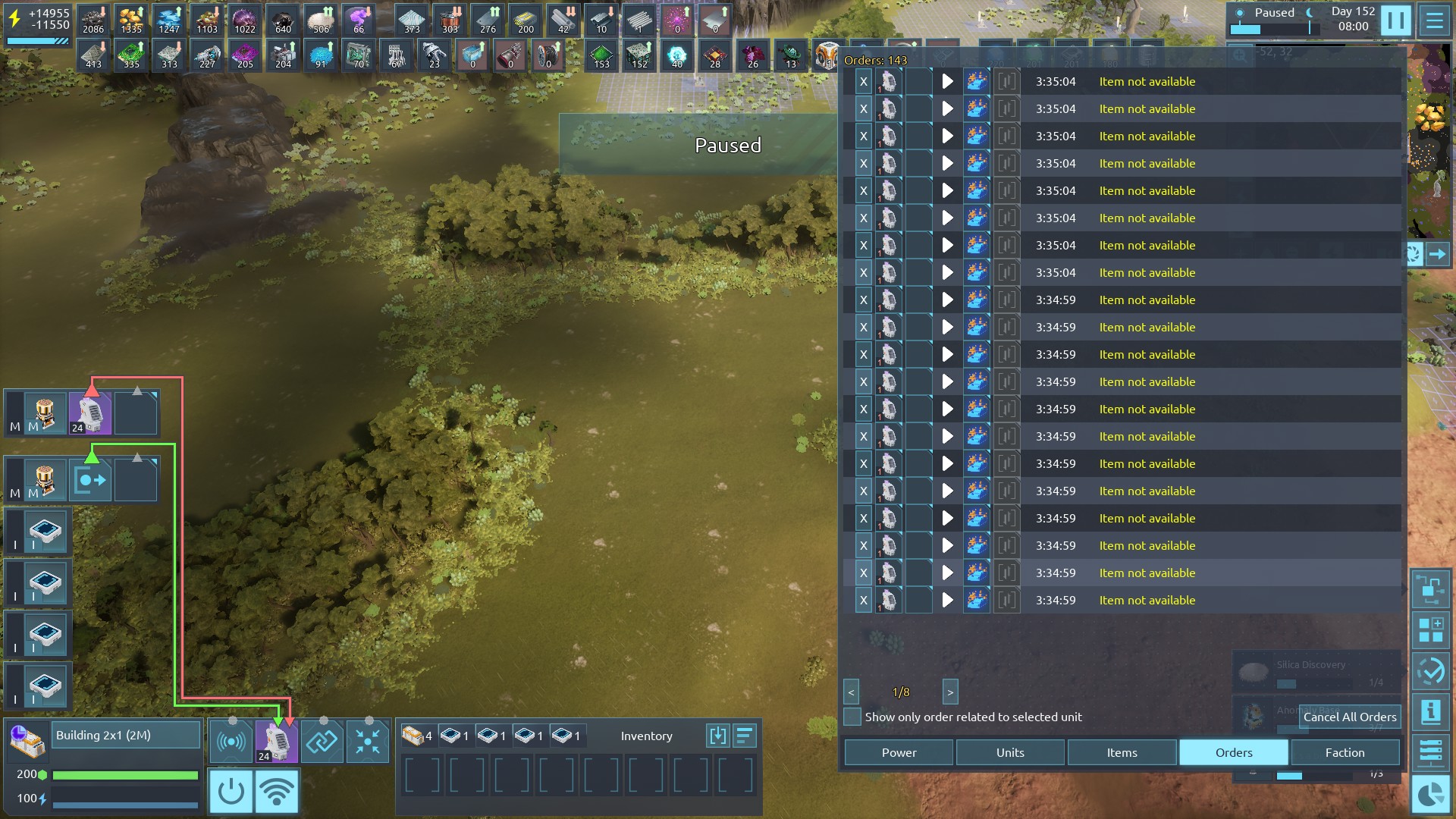Open the pie chart statistics button
This screenshot has width=1456, height=819.
point(1431,794)
